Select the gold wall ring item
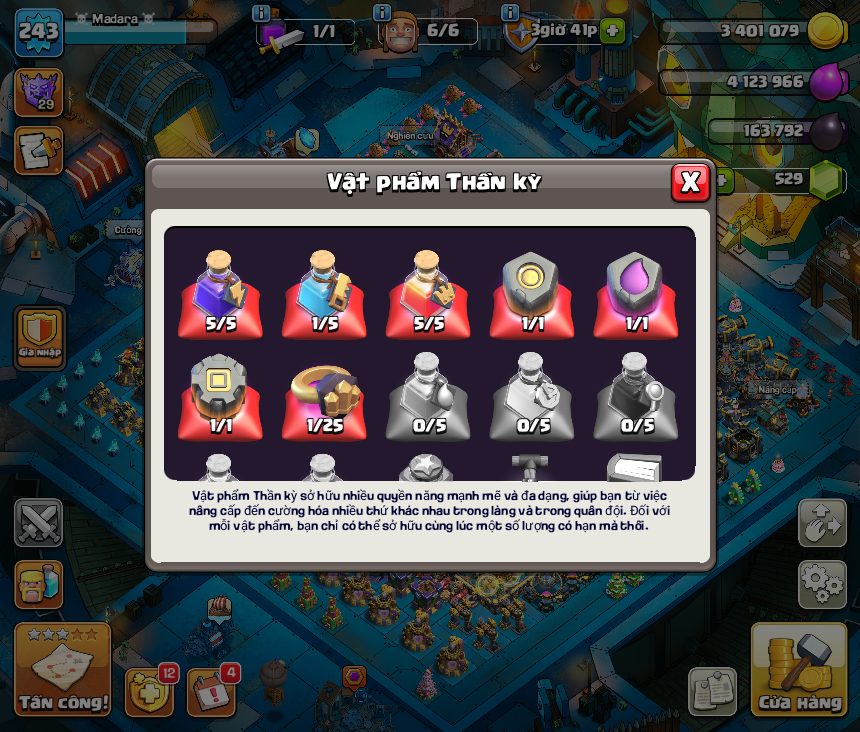The height and width of the screenshot is (732, 860). pyautogui.click(x=220, y=396)
